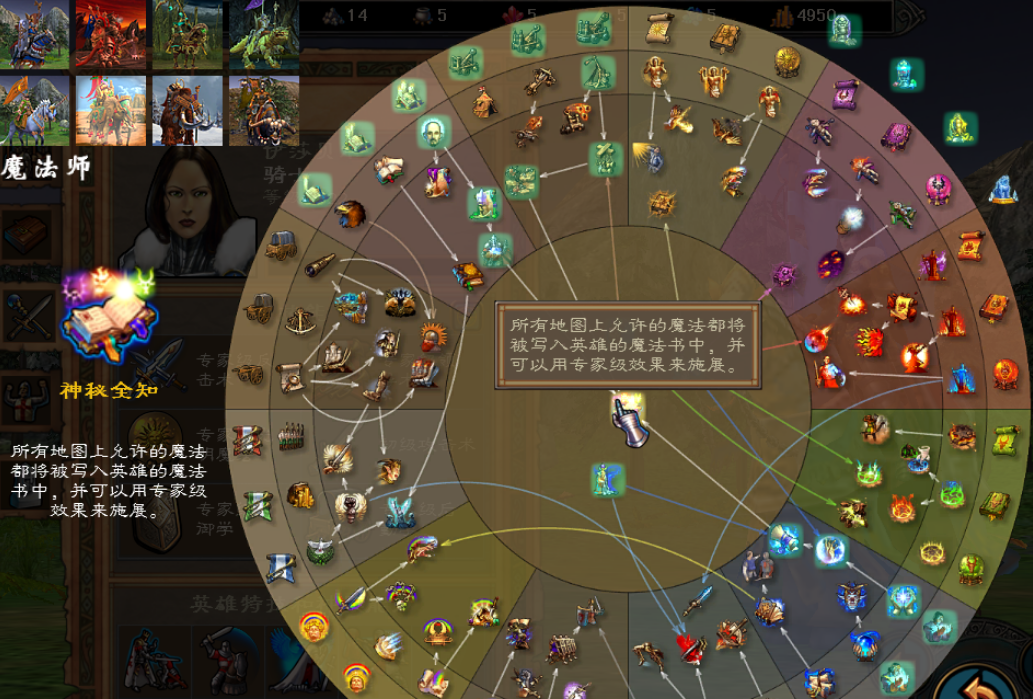Choose the green book skill icon
Viewport: 1033px width, 699px height.
994,504
